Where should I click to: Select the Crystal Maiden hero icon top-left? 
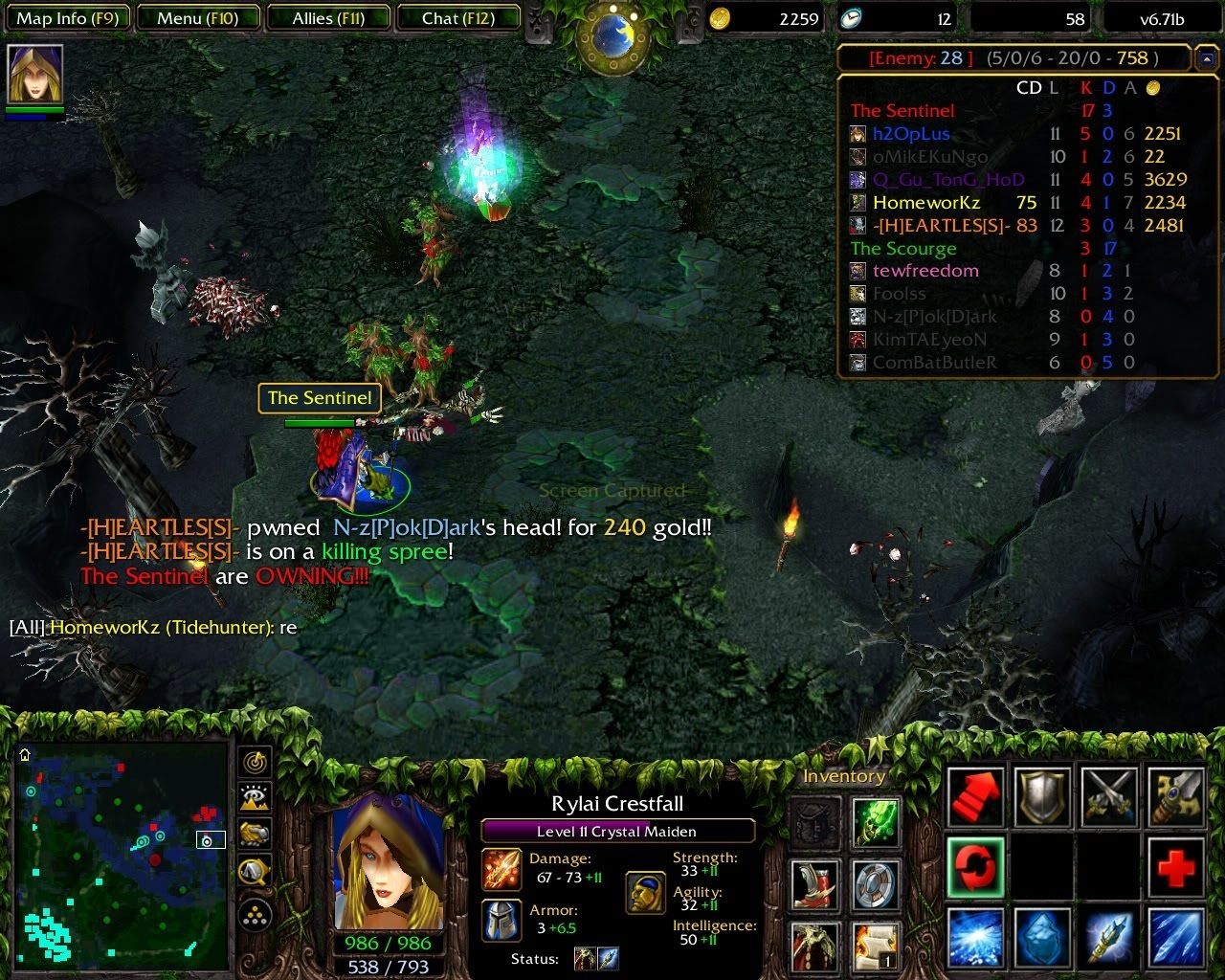[x=34, y=74]
